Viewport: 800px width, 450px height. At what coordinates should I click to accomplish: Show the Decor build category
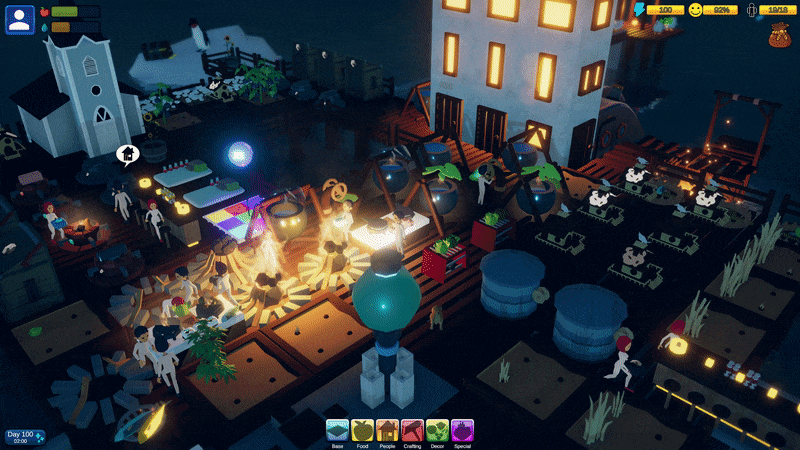click(437, 431)
